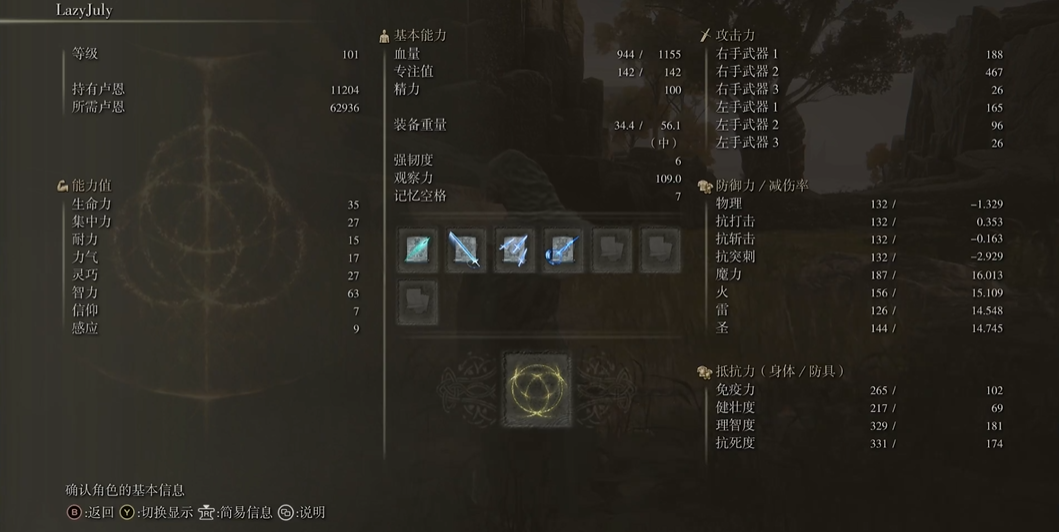Select the blue greatsword sorcery slot
The image size is (1059, 532).
(x=465, y=250)
